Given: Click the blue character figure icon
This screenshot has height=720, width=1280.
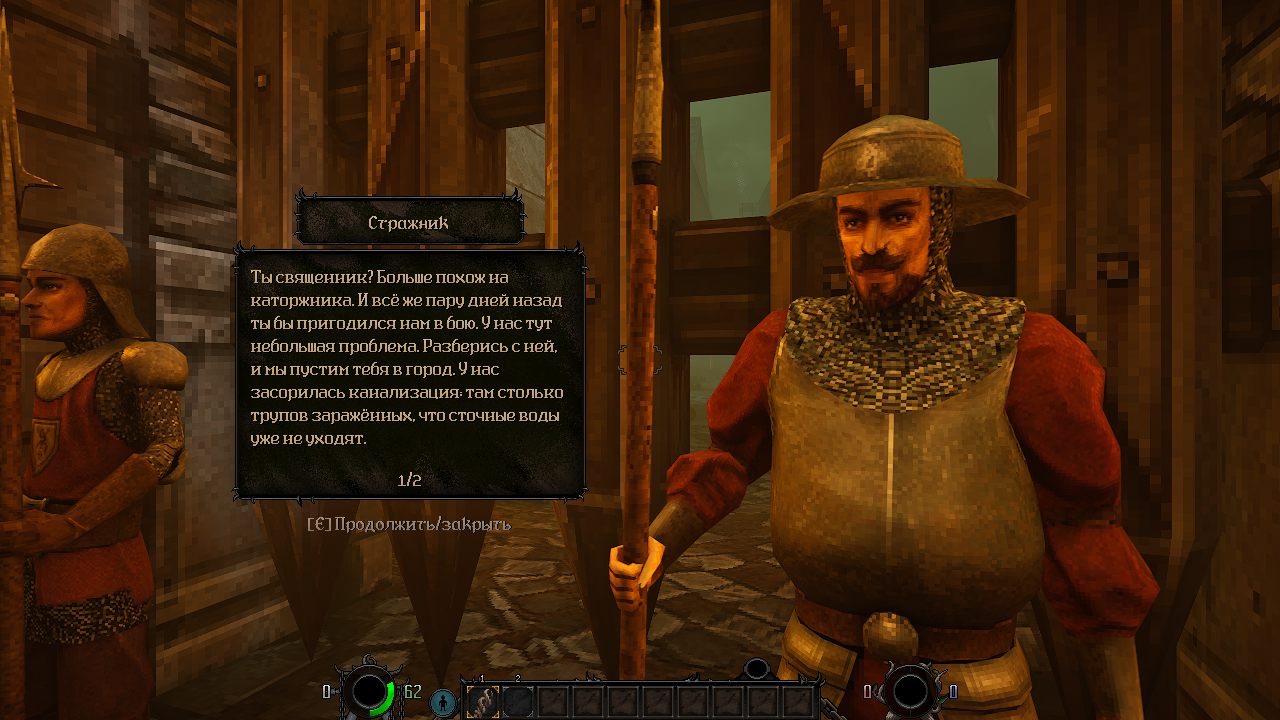Looking at the screenshot, I should pyautogui.click(x=442, y=702).
